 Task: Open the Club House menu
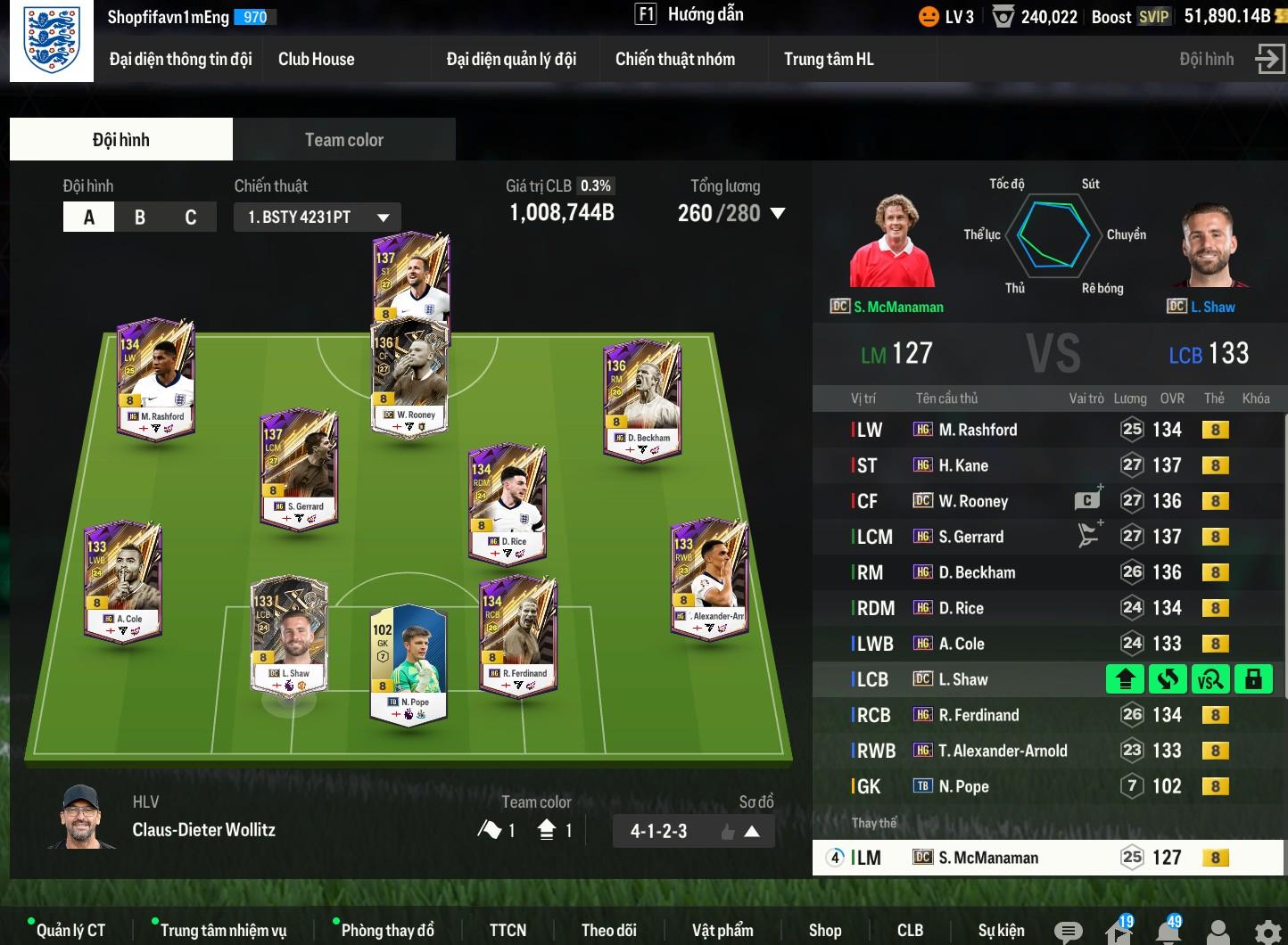pos(316,60)
